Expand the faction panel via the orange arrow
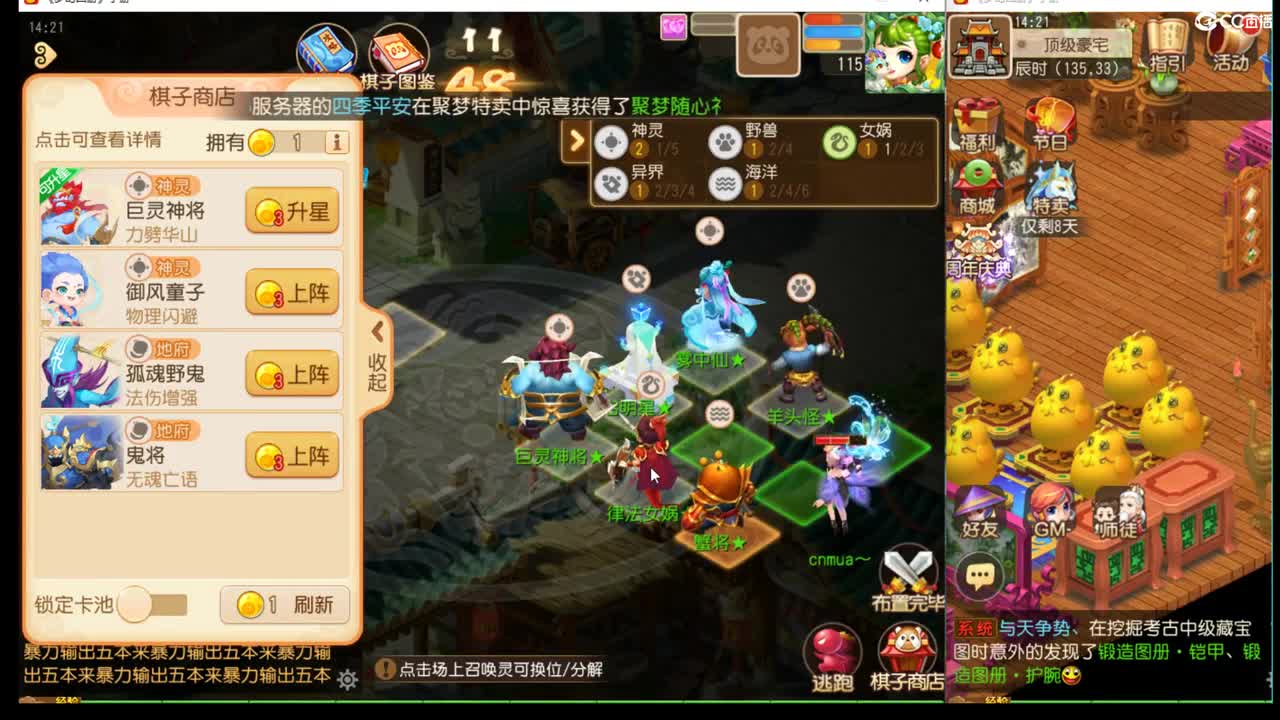Screen dimensions: 1280x720 pos(577,142)
